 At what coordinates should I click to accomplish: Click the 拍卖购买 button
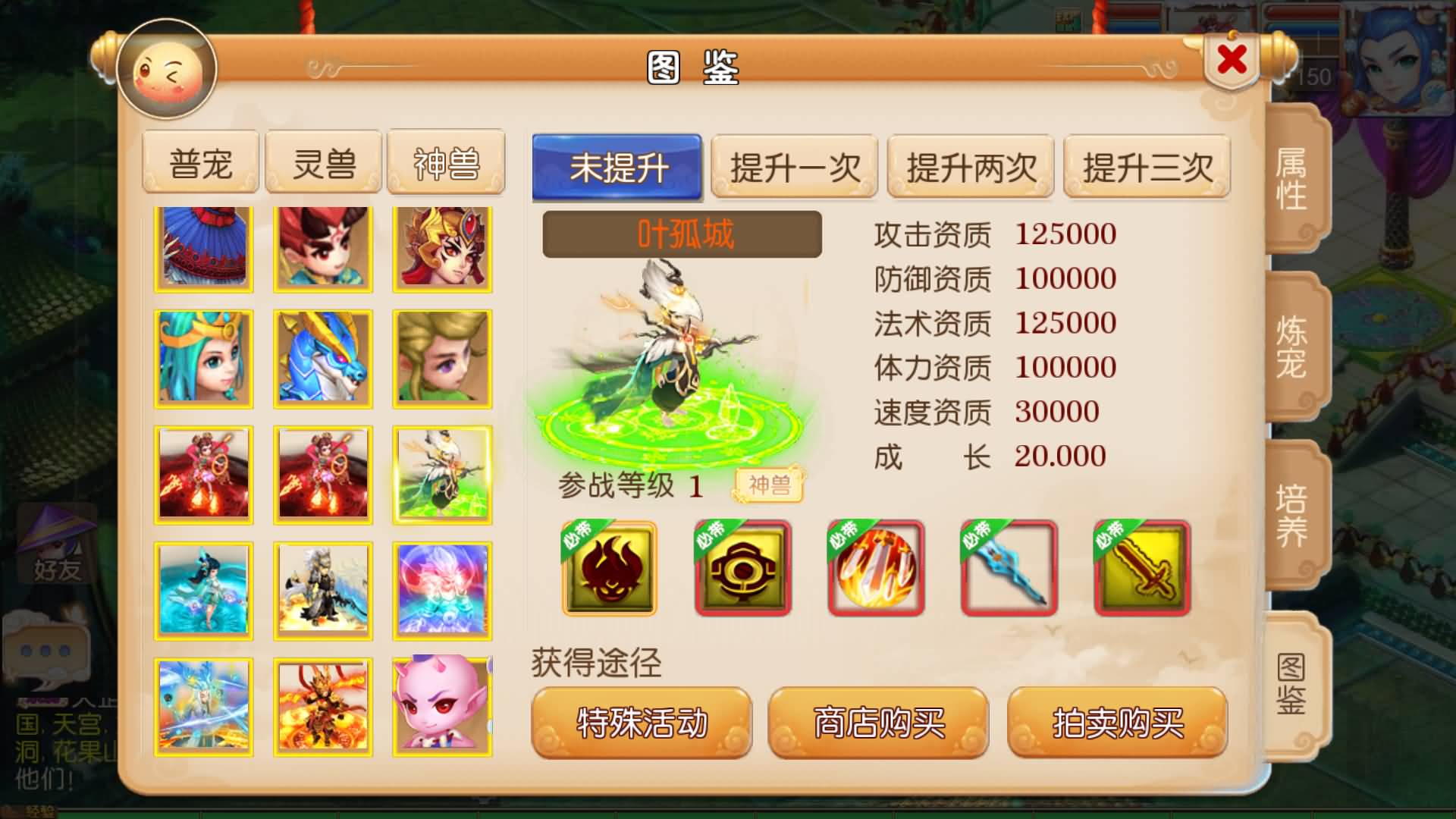click(1117, 723)
